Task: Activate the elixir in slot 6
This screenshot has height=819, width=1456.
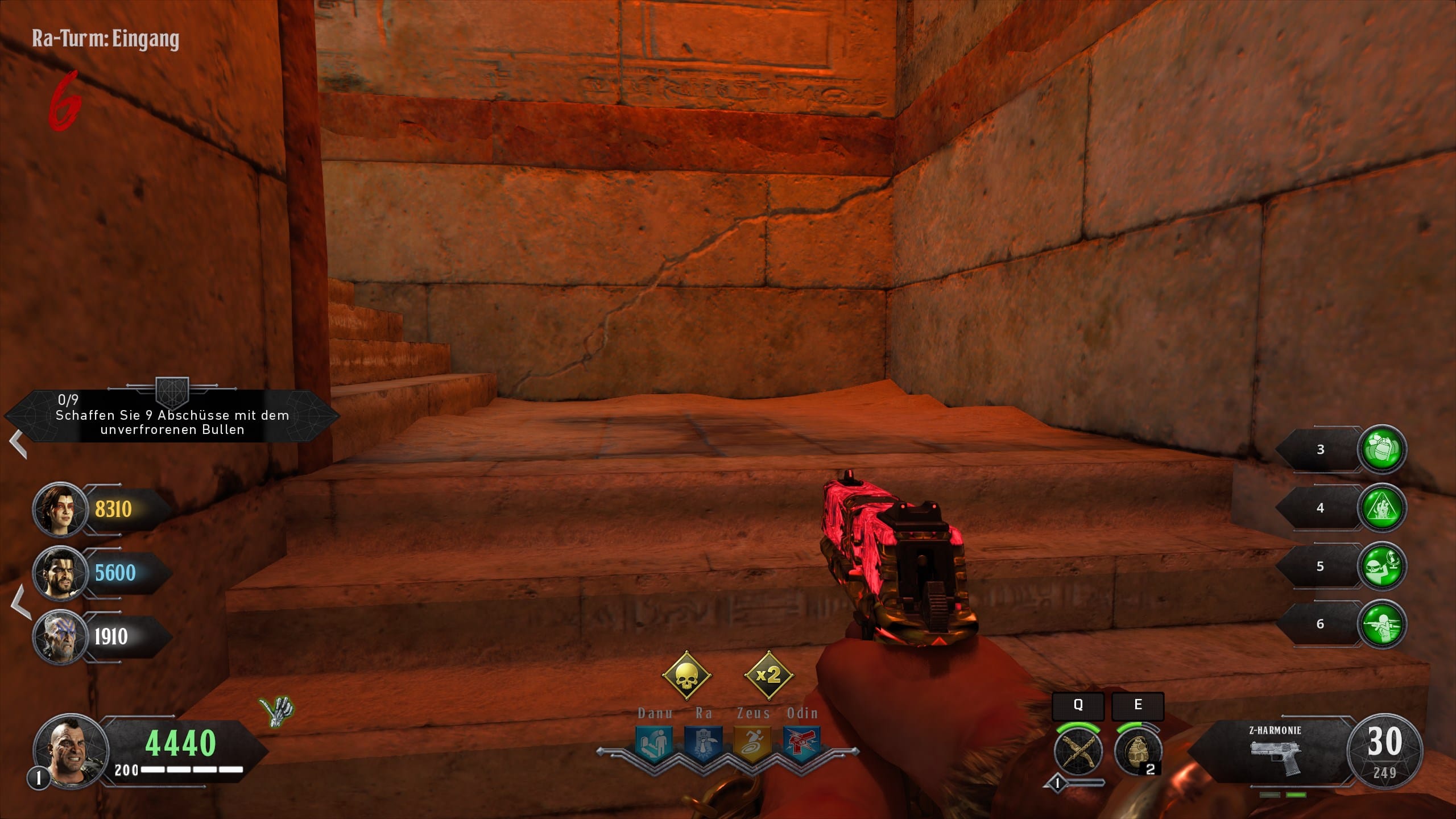Action: [1381, 624]
